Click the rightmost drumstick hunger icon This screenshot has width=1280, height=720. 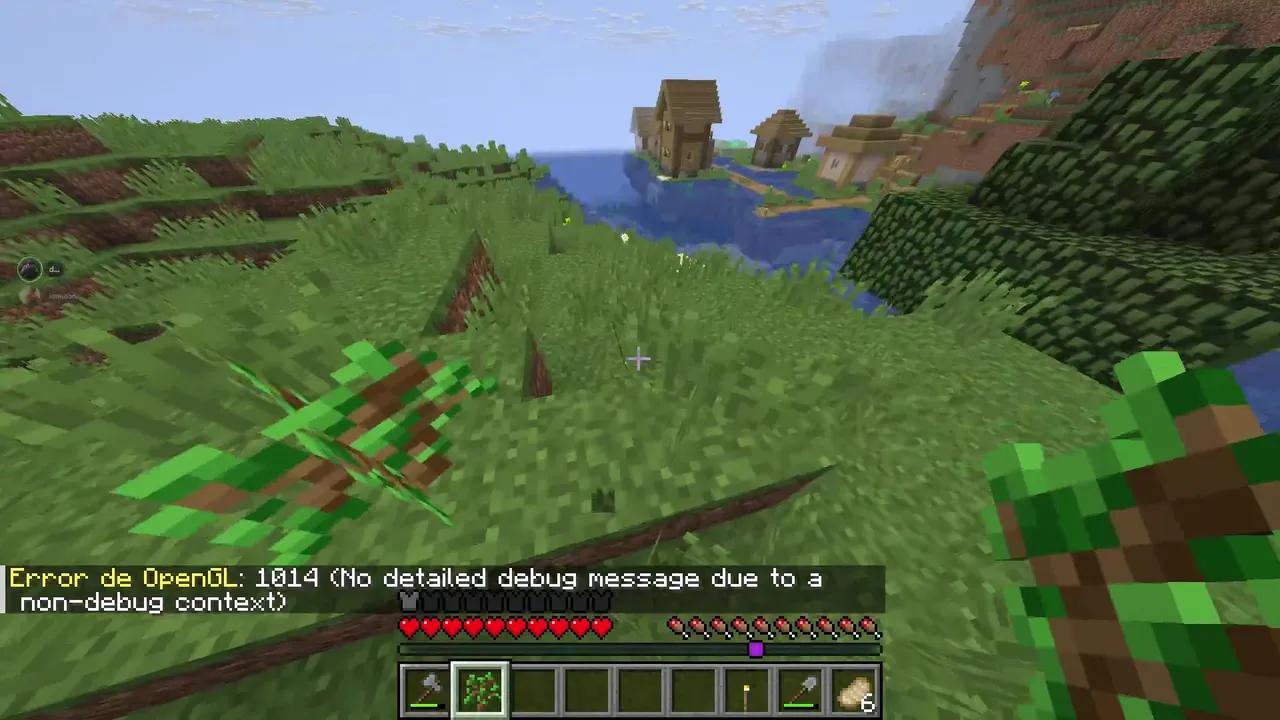pos(872,625)
